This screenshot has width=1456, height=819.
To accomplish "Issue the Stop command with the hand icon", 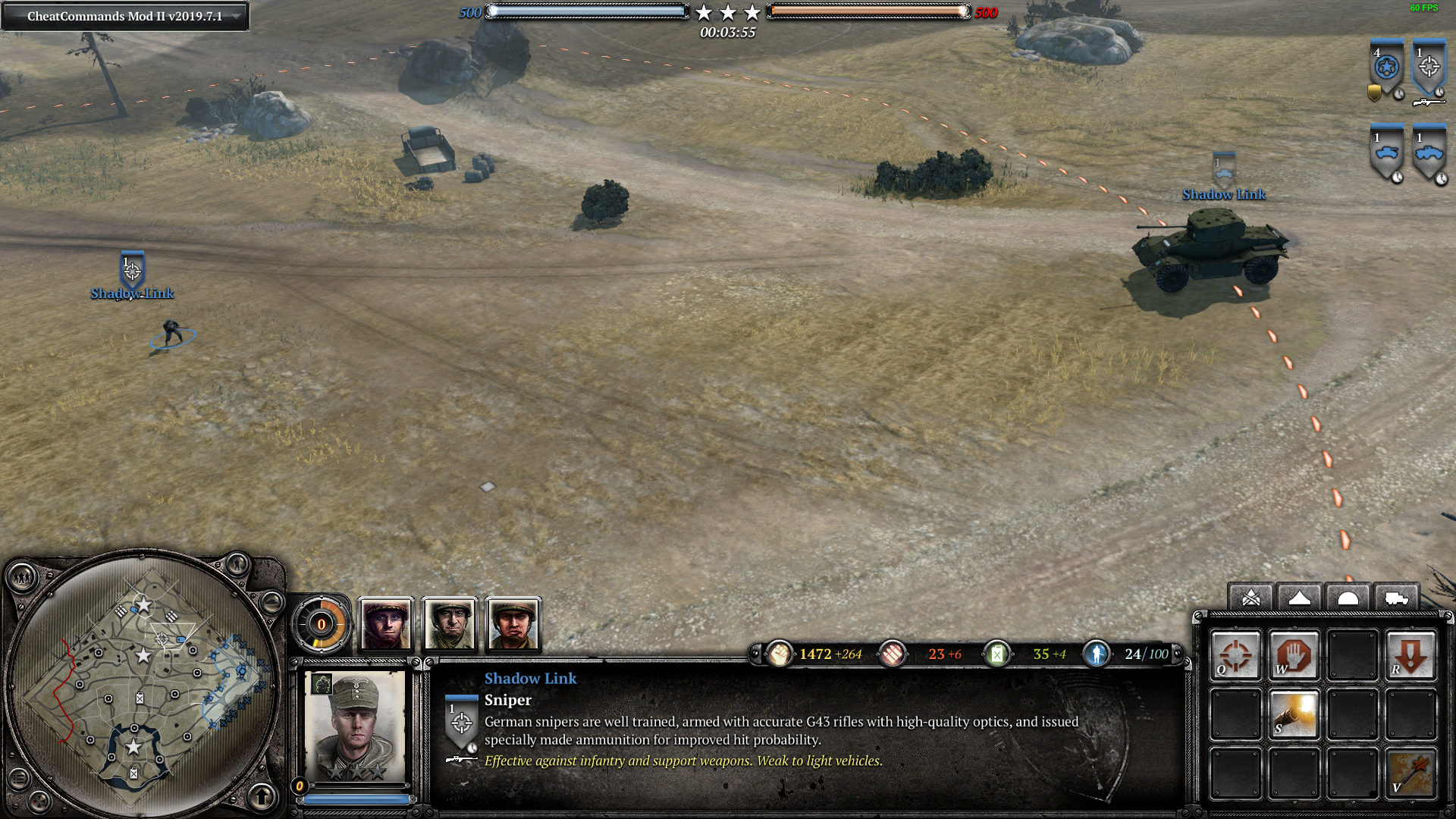I will tap(1294, 655).
